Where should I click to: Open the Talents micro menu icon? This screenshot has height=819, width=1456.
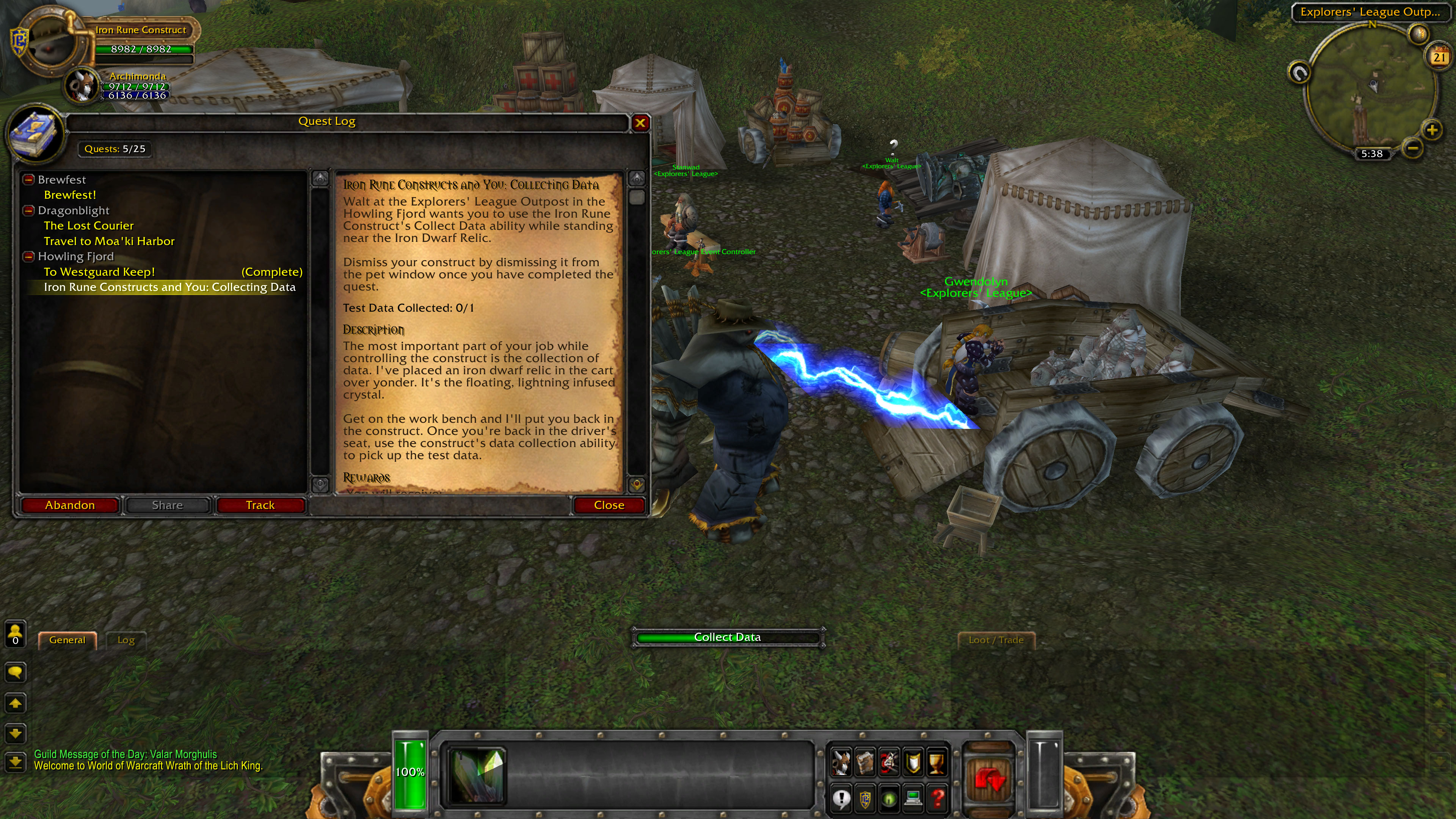[x=890, y=762]
